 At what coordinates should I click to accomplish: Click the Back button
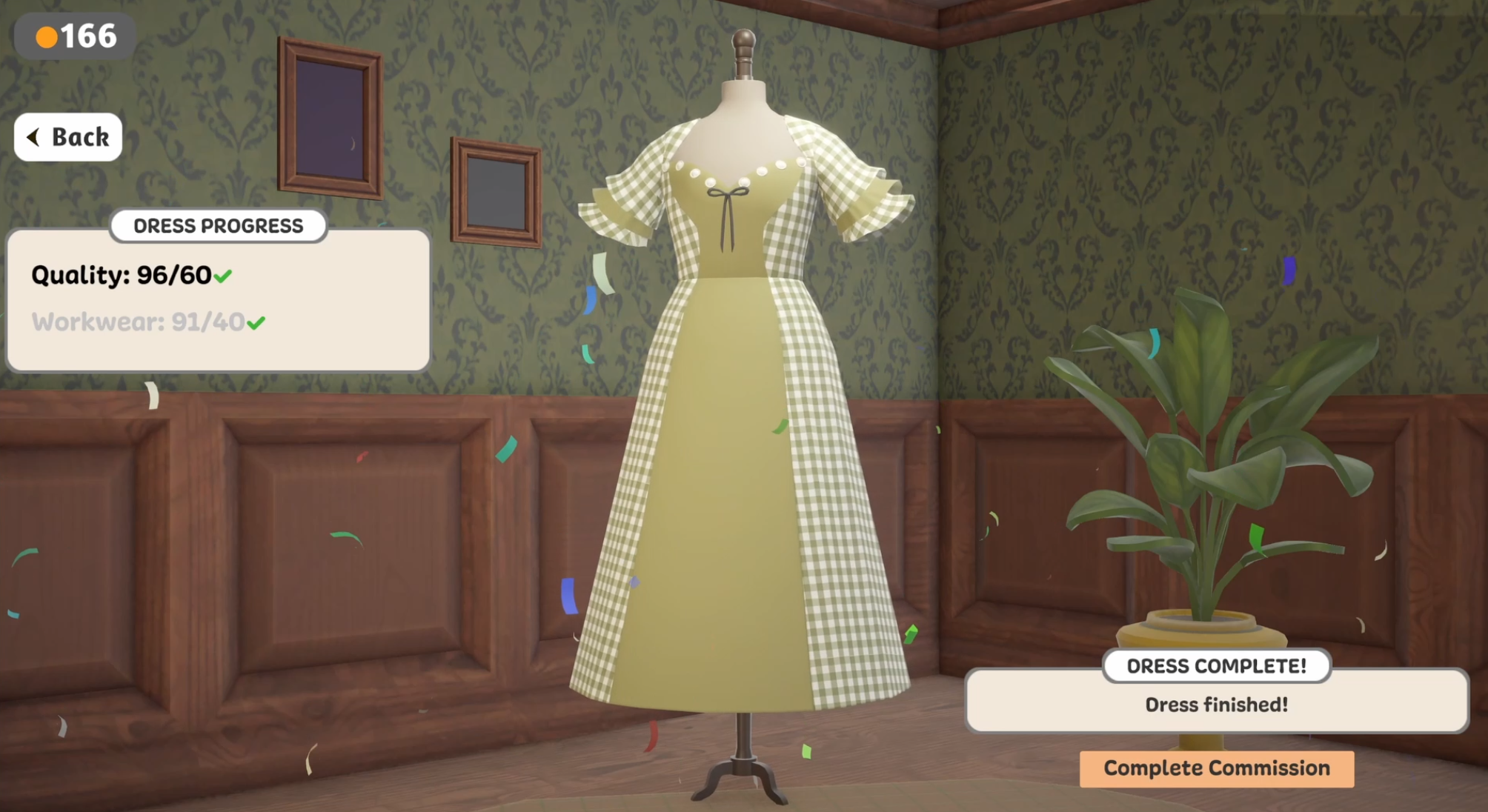click(x=68, y=136)
